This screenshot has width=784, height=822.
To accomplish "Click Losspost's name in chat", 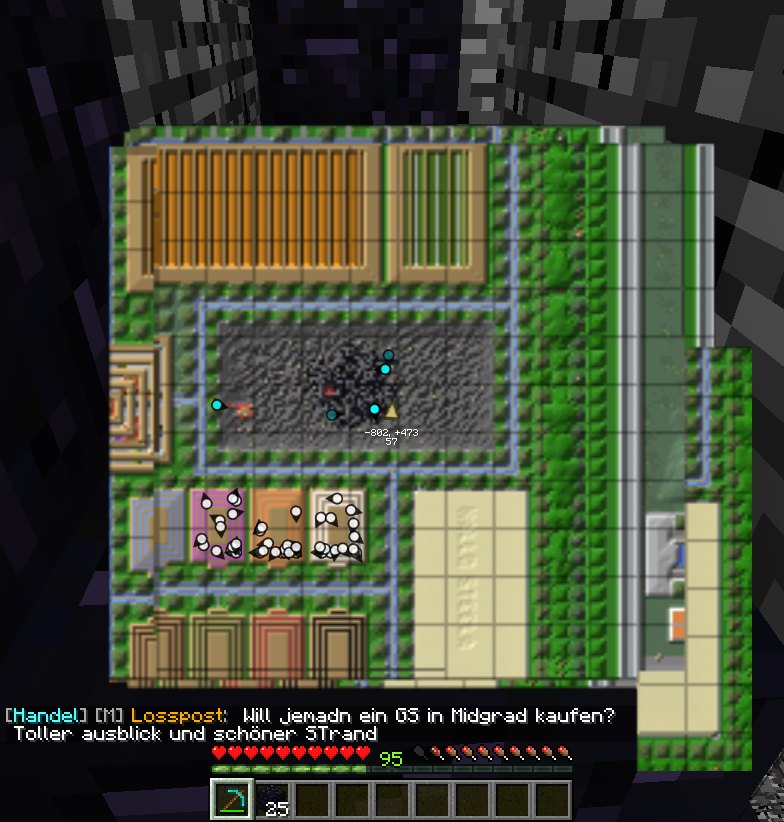I will click(x=179, y=716).
